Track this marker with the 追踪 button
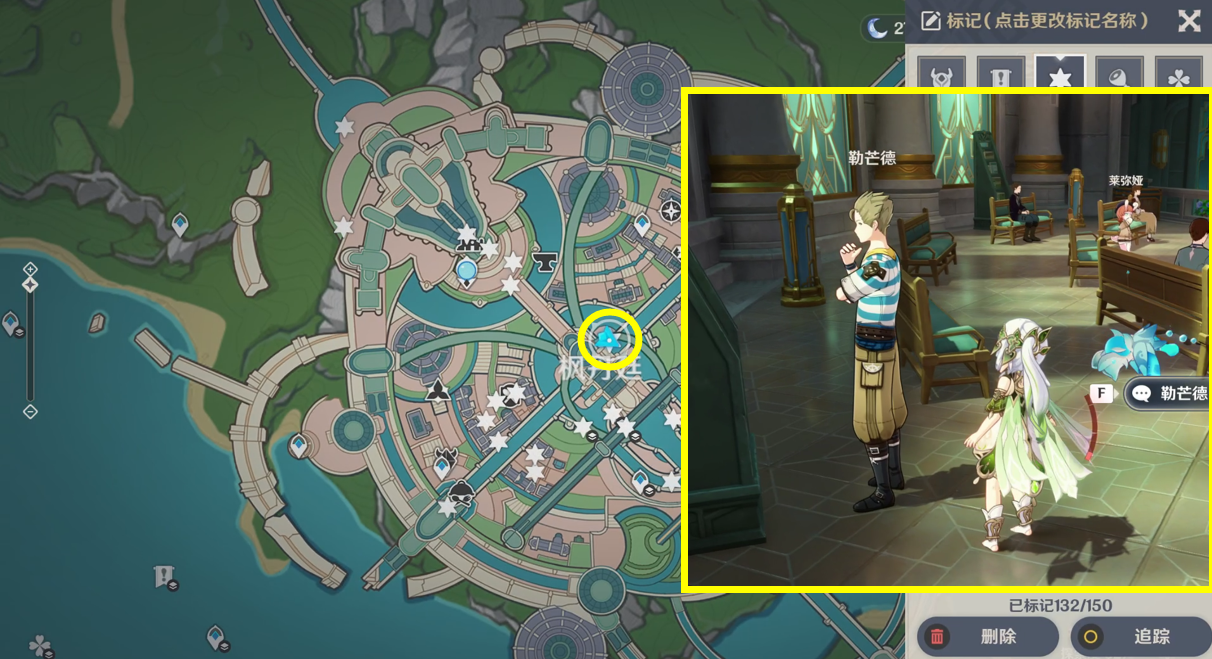1212x659 pixels. 1141,636
